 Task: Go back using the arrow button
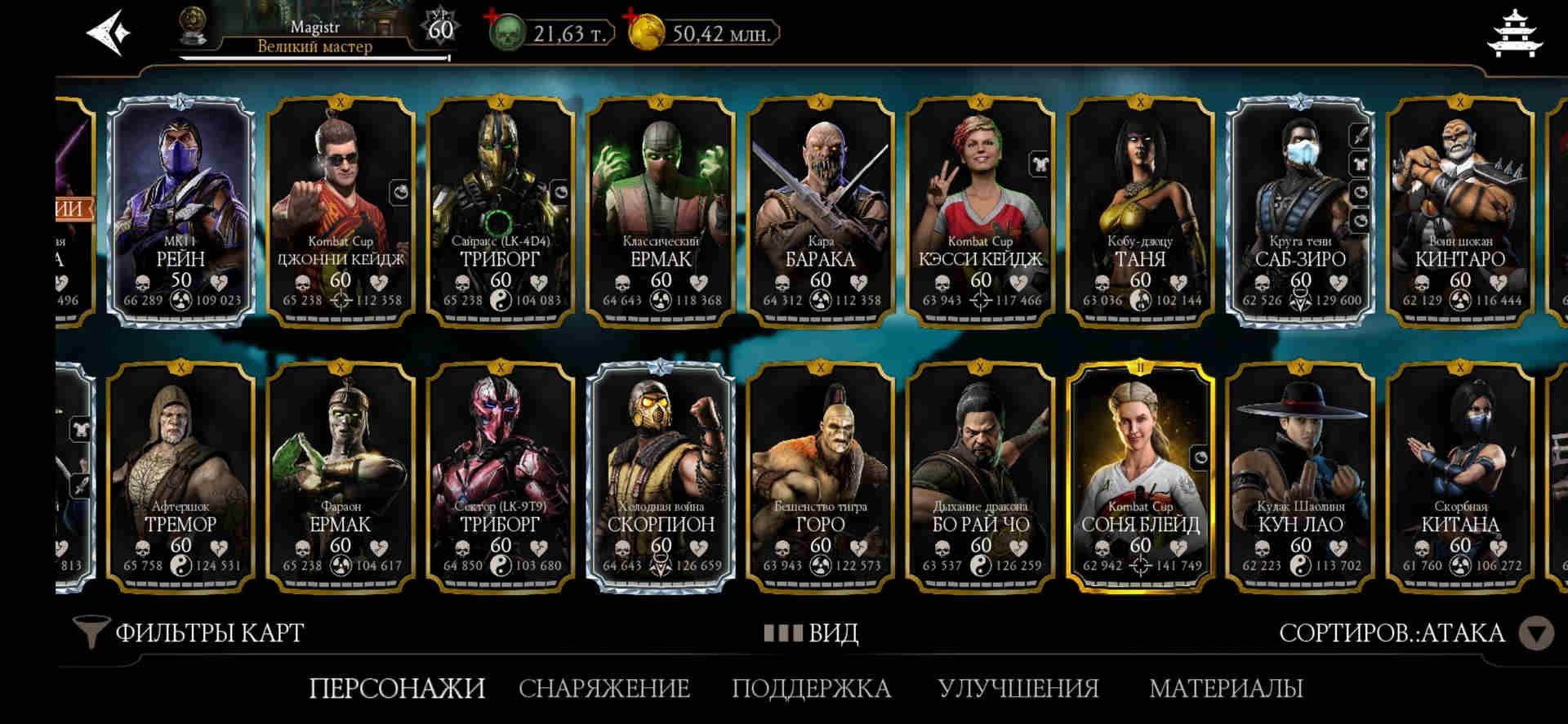(x=108, y=33)
